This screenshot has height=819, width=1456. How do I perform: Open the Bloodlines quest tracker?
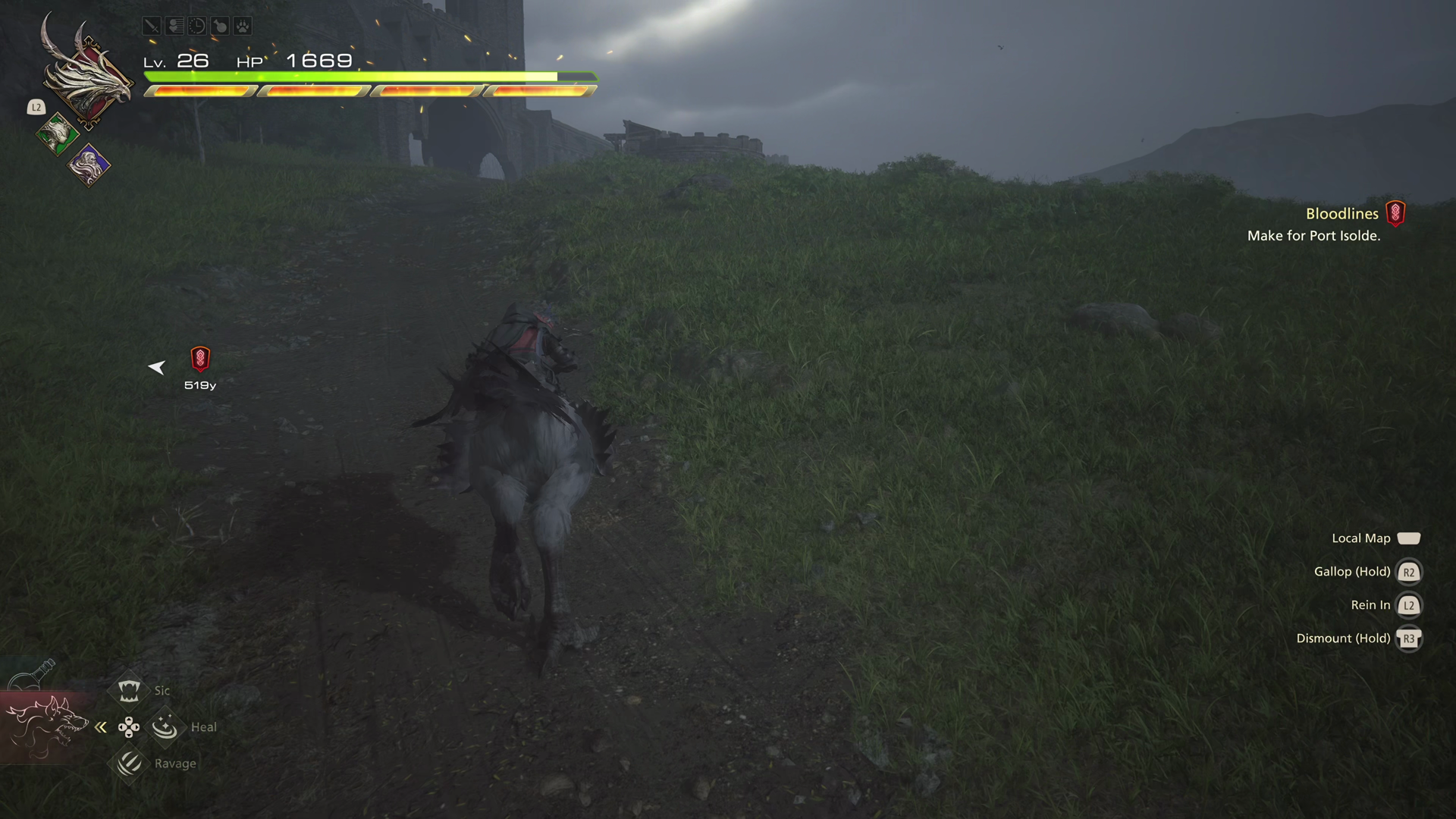click(x=1341, y=214)
